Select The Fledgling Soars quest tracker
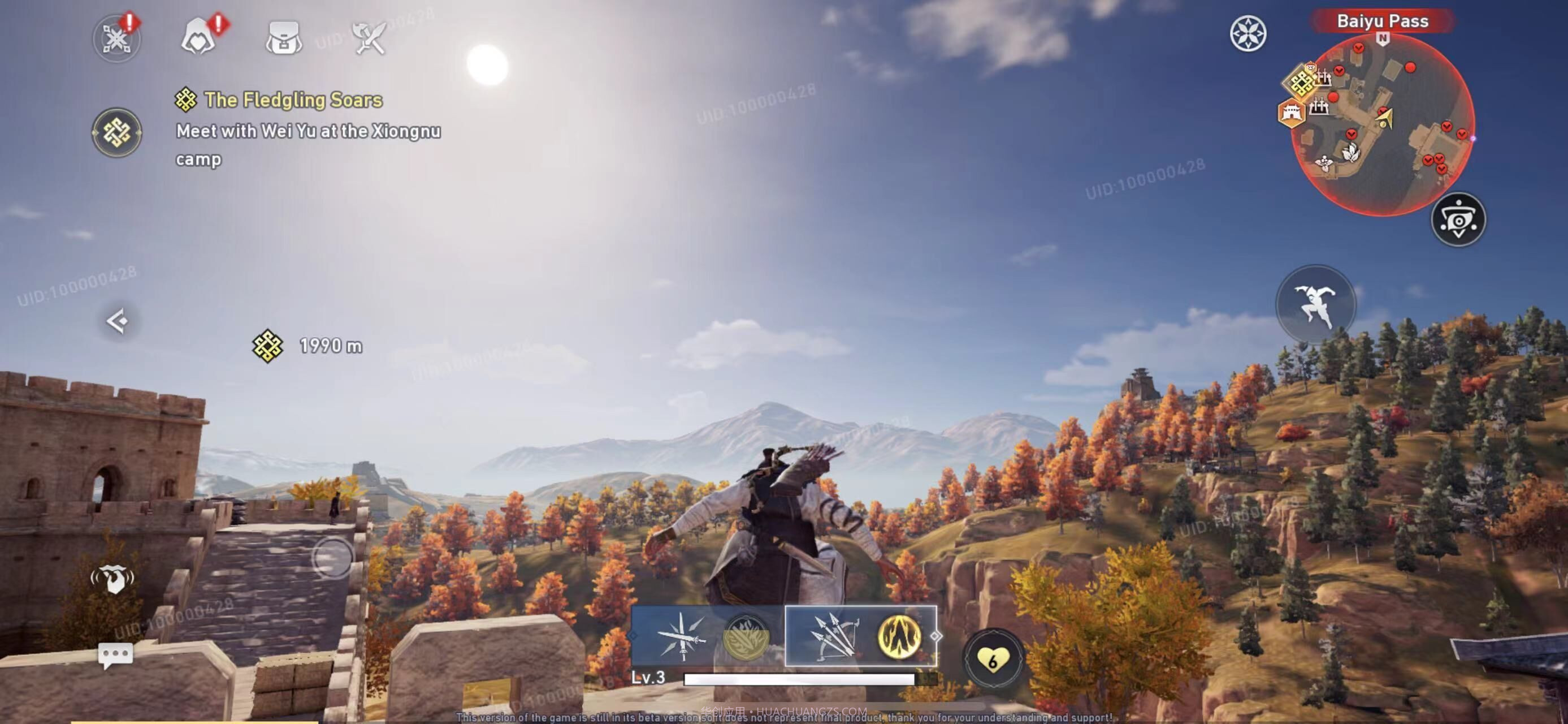Viewport: 1568px width, 724px height. [293, 100]
